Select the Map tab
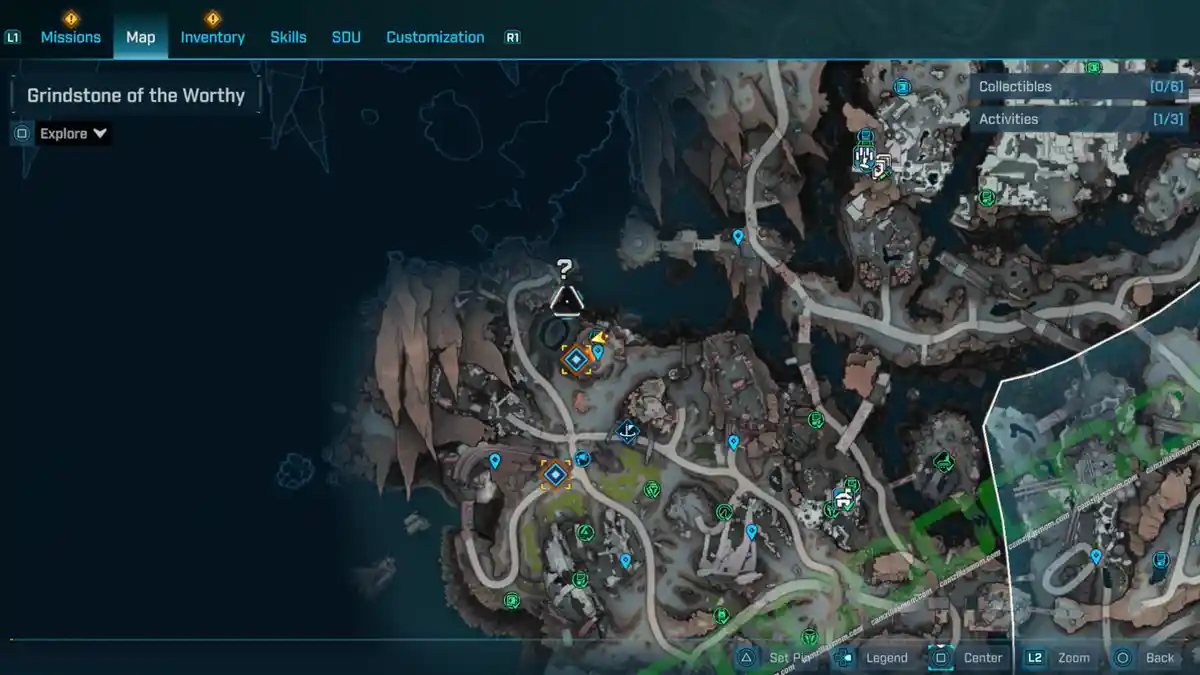 (140, 37)
